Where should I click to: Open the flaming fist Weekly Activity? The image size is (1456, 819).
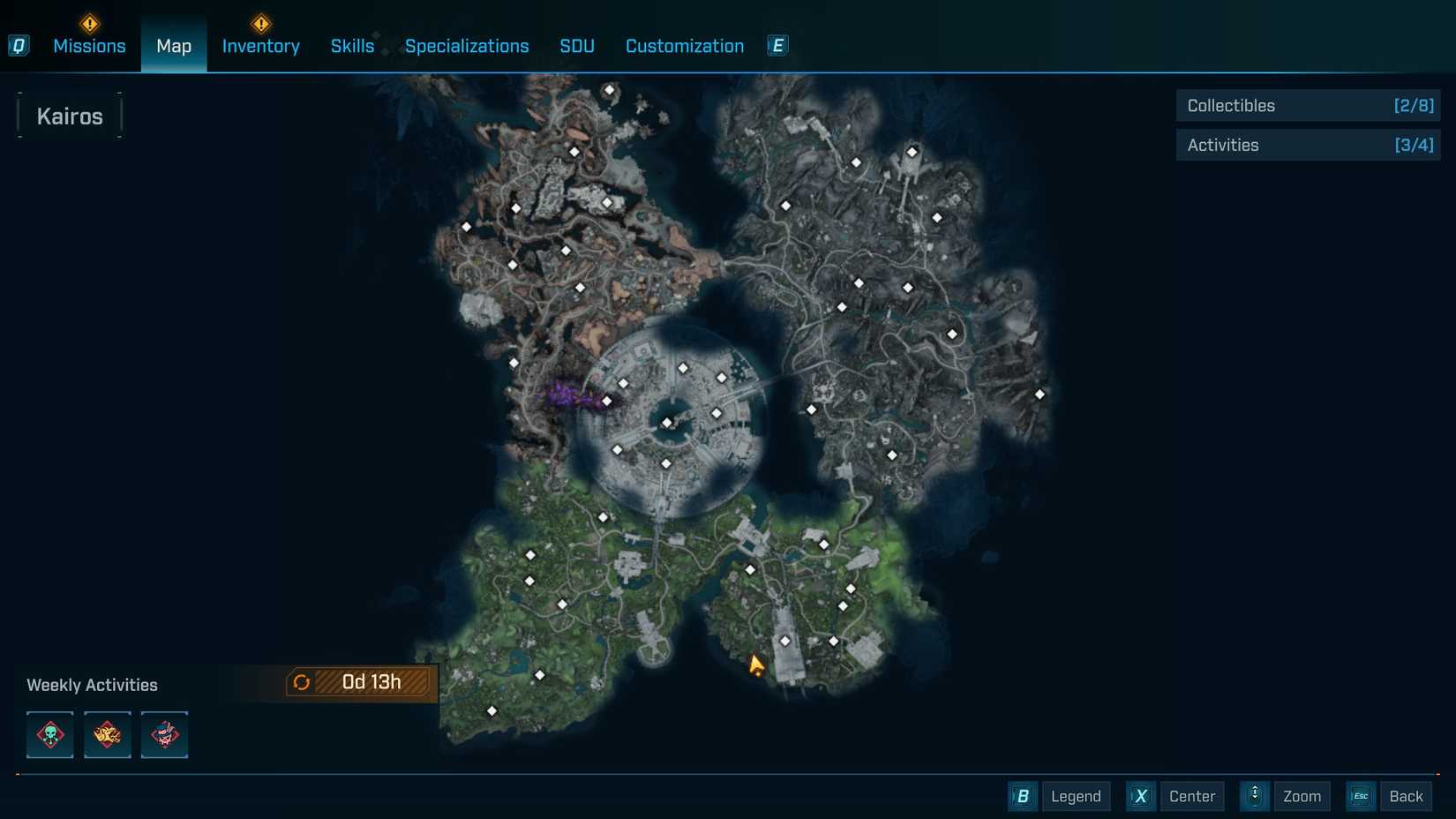coord(107,734)
